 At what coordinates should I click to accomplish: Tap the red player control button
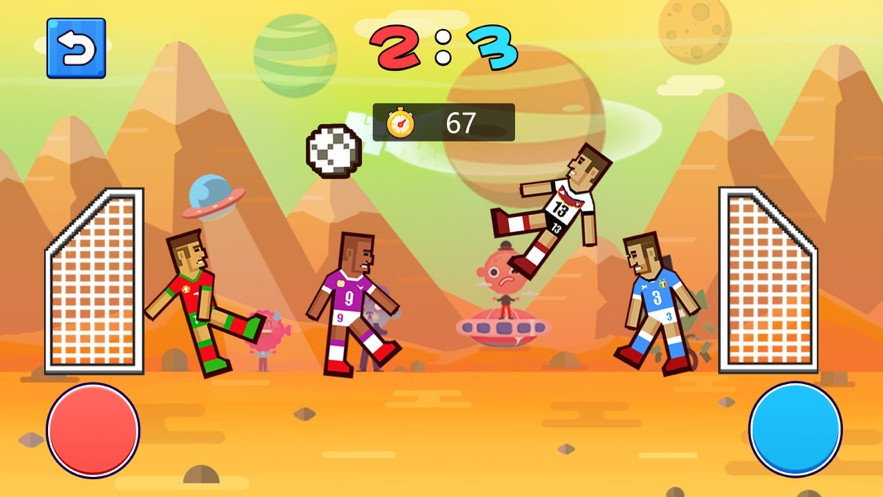93,430
